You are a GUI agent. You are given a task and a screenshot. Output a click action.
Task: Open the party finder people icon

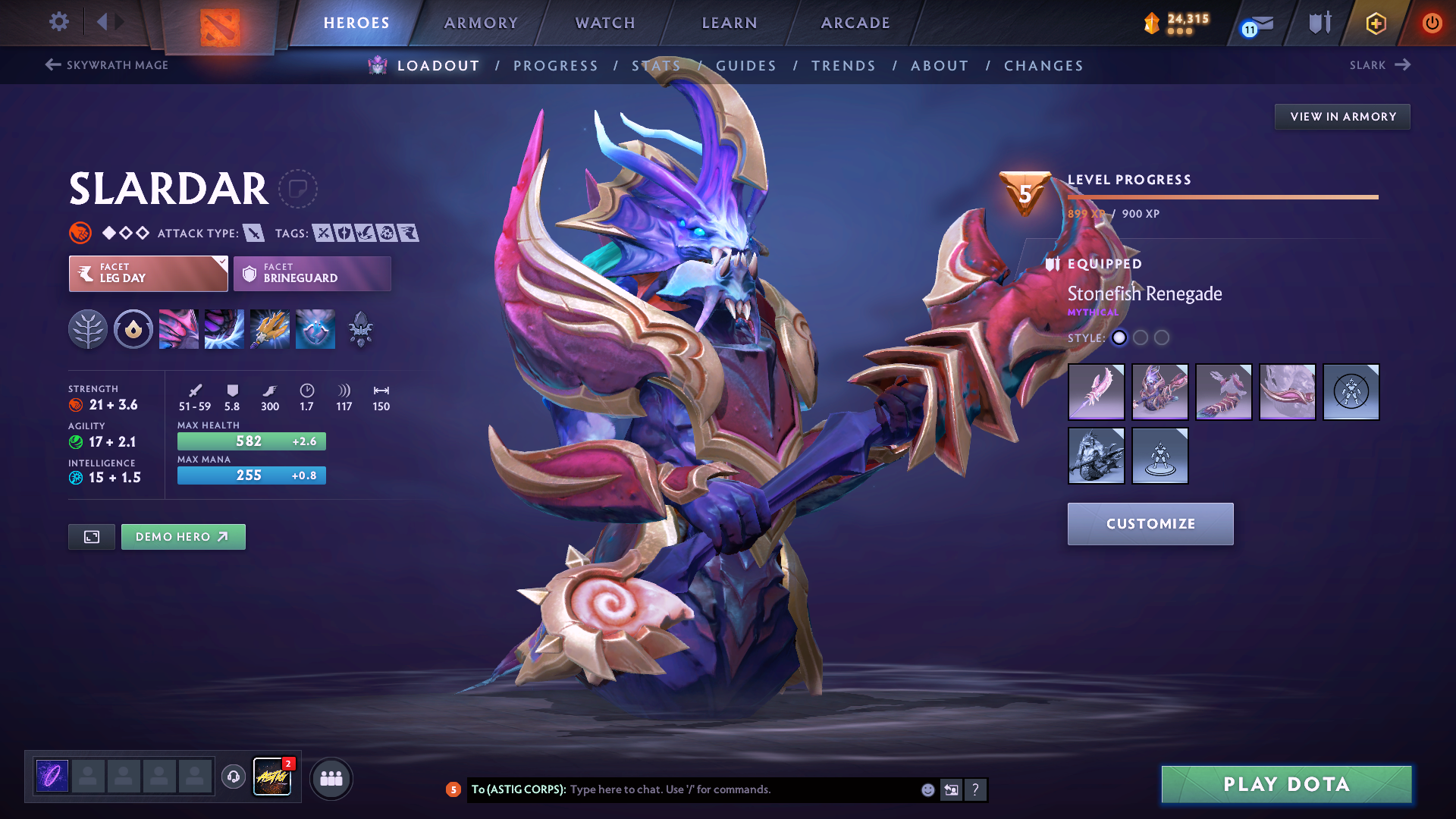pos(331,779)
